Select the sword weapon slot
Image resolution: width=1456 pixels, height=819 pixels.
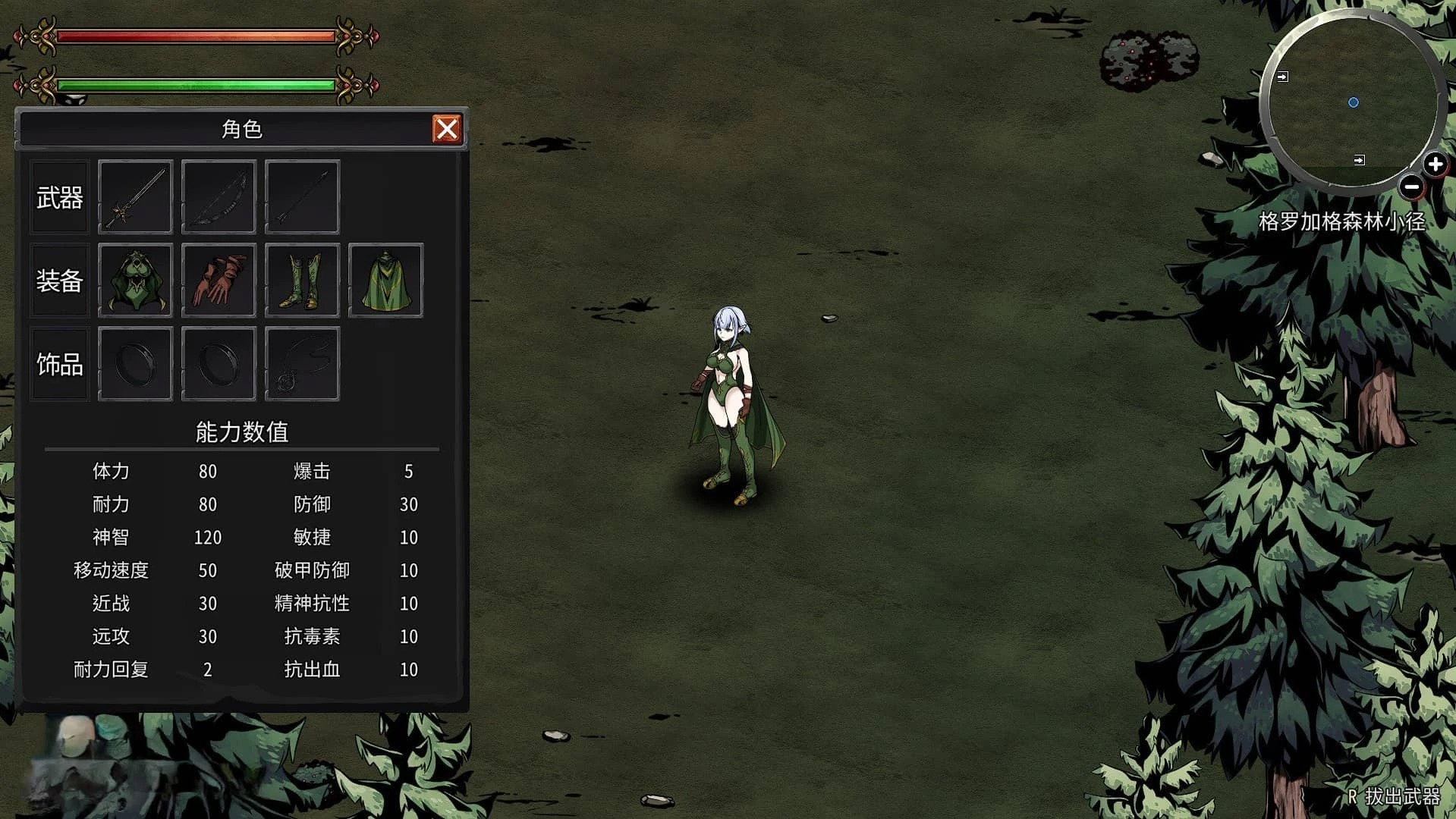(135, 197)
